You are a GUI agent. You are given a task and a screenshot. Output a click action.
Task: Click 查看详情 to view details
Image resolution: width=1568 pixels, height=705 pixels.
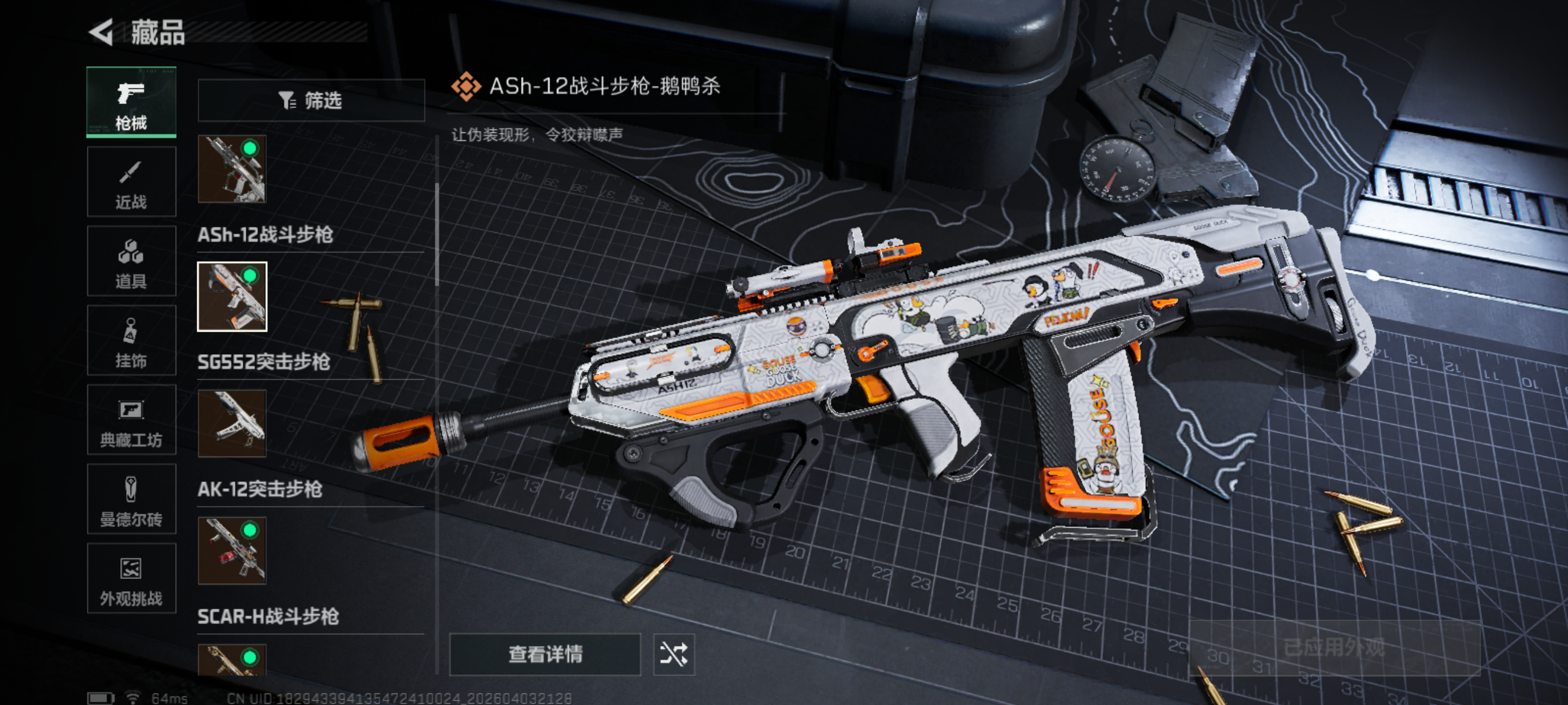point(545,655)
